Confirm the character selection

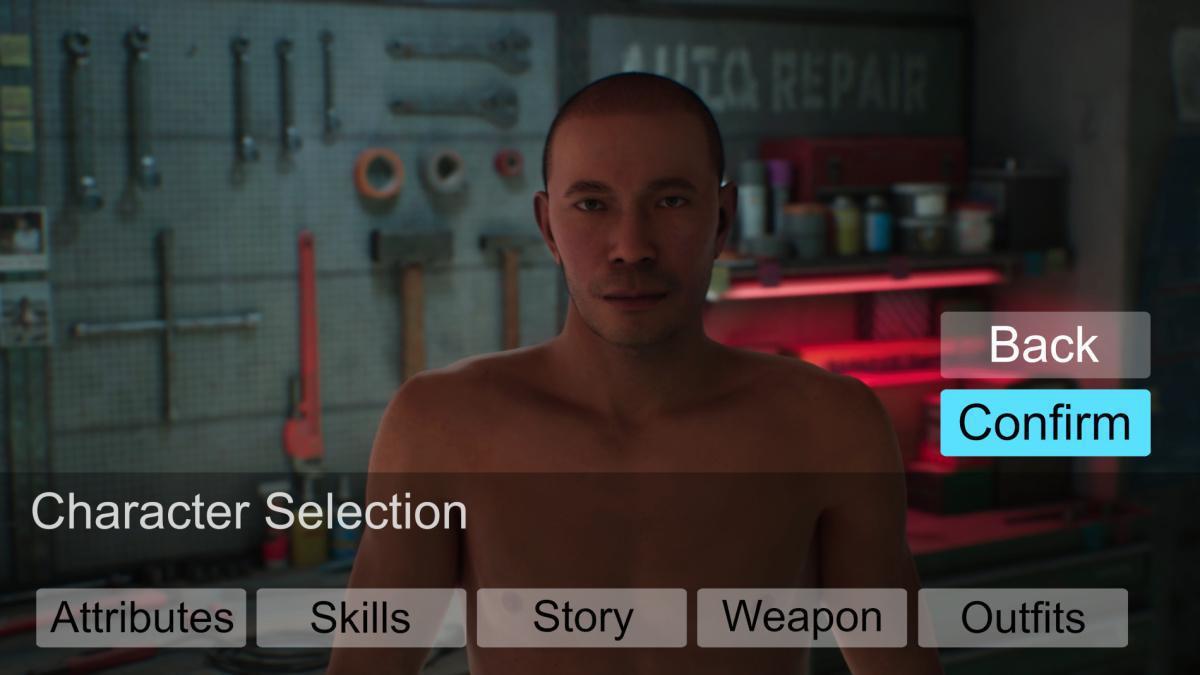[x=1045, y=423]
